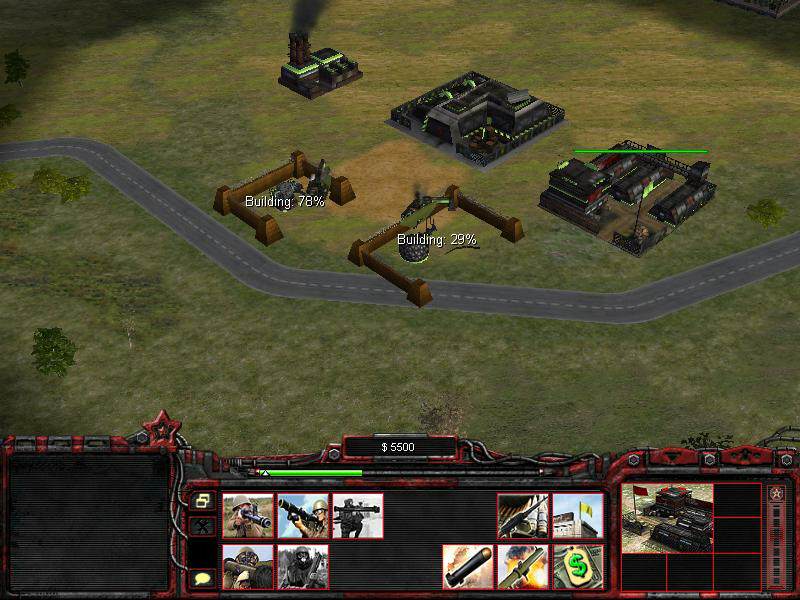Click the selected barracks portrait
The width and height of the screenshot is (800, 600).
[x=667, y=518]
